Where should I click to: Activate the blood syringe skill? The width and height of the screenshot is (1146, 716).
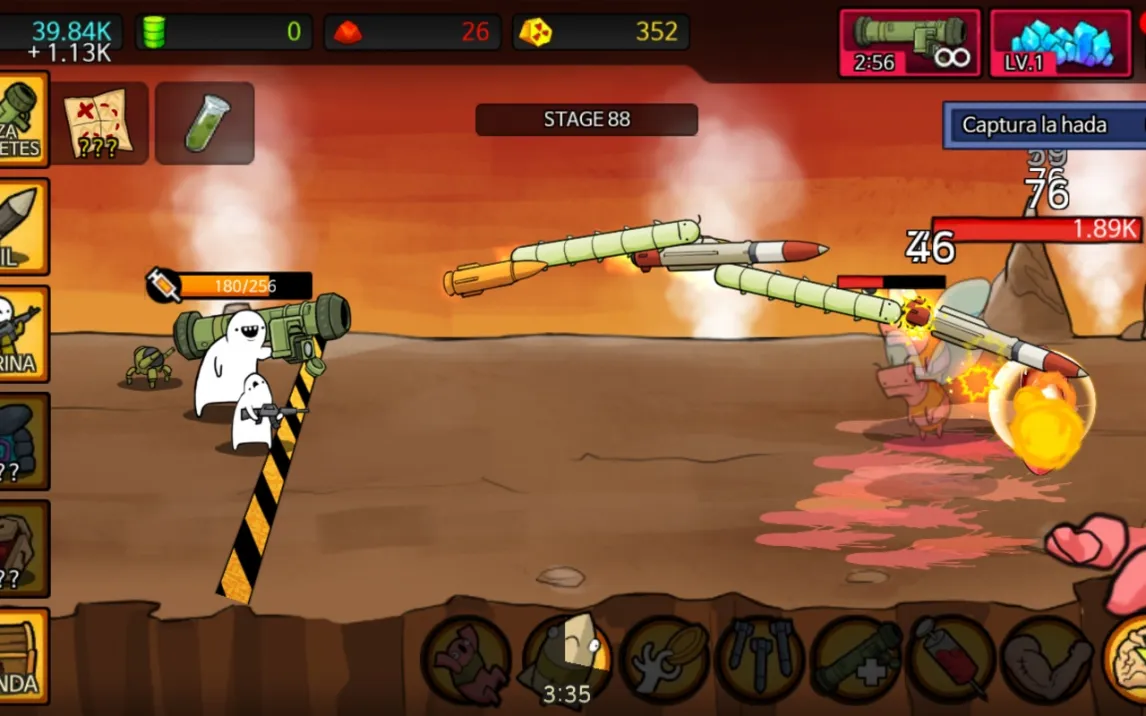tap(951, 660)
